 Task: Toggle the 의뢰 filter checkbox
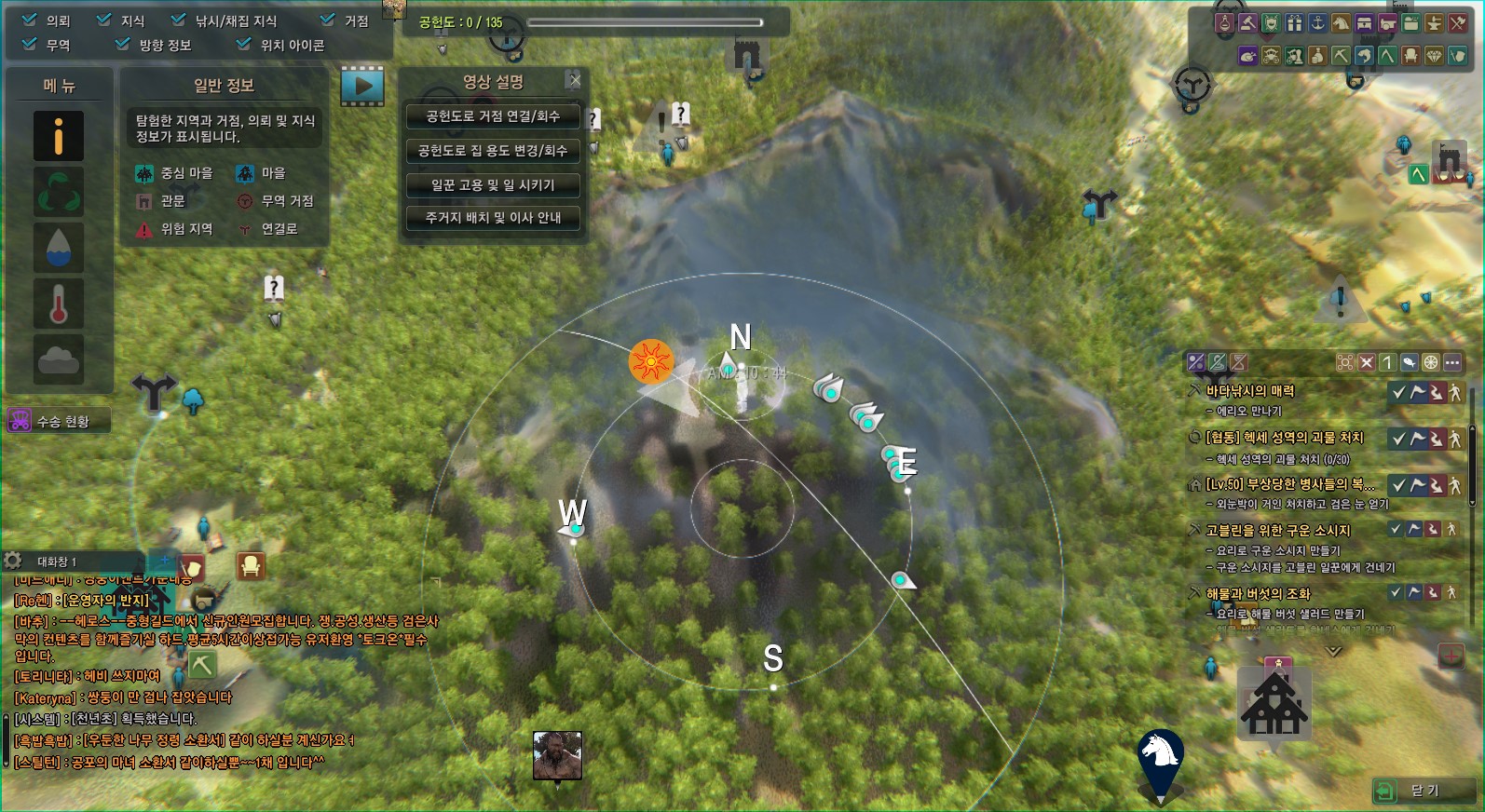(x=30, y=20)
